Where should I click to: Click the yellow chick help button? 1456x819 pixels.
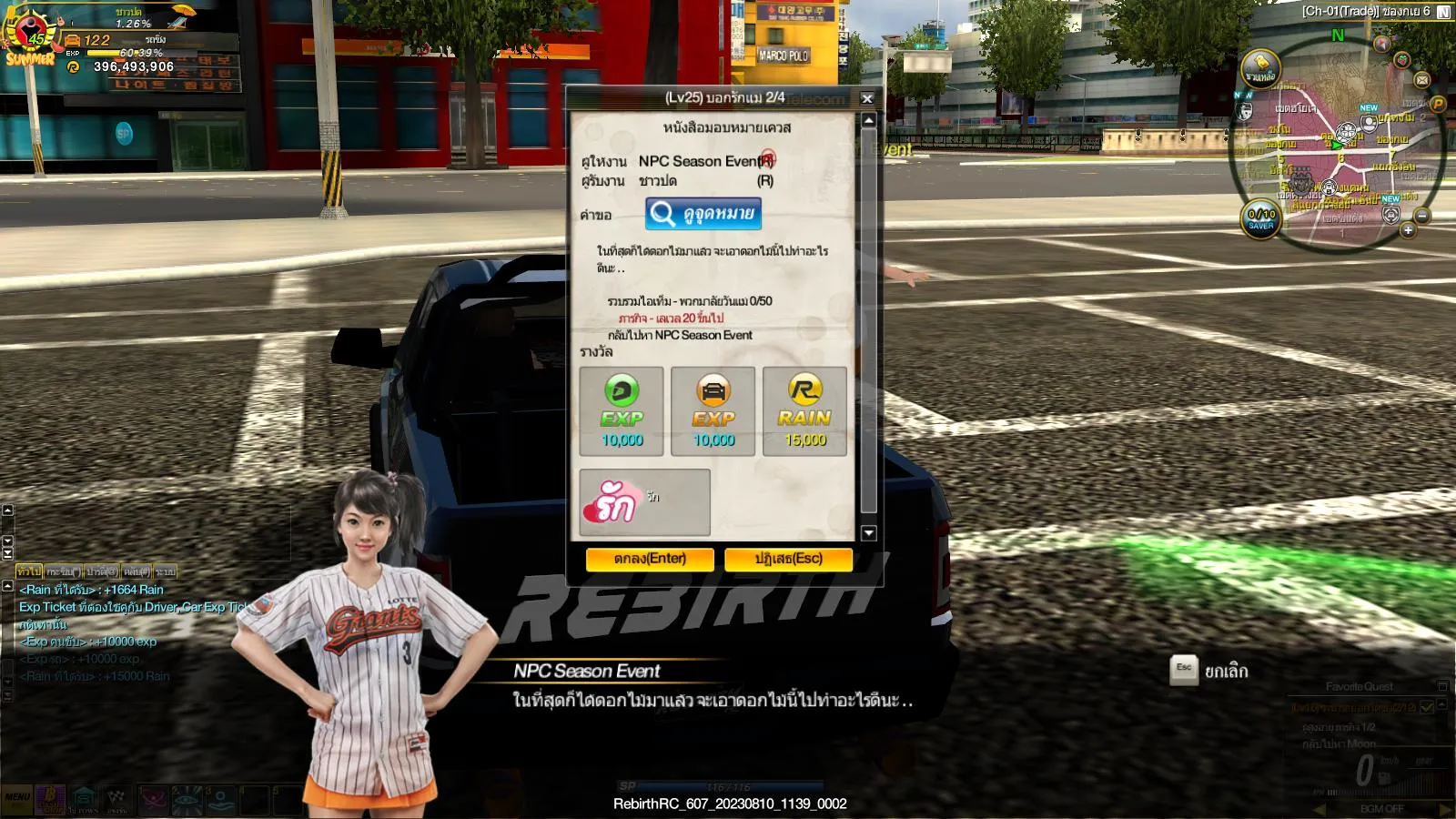tap(1260, 68)
